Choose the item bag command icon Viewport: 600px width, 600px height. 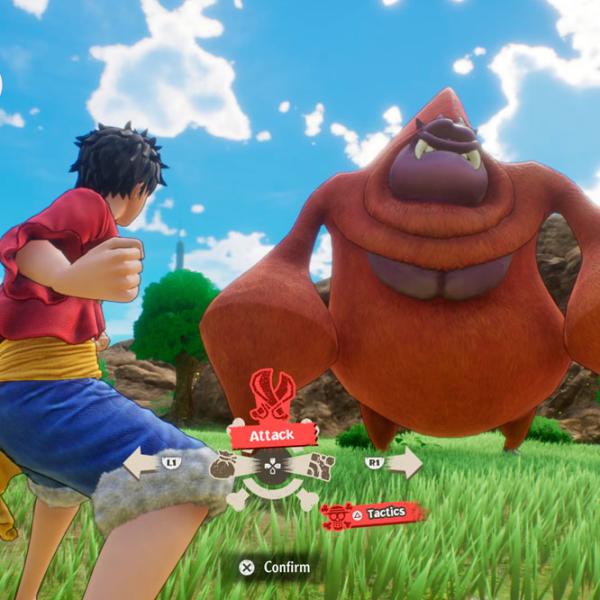click(x=226, y=466)
